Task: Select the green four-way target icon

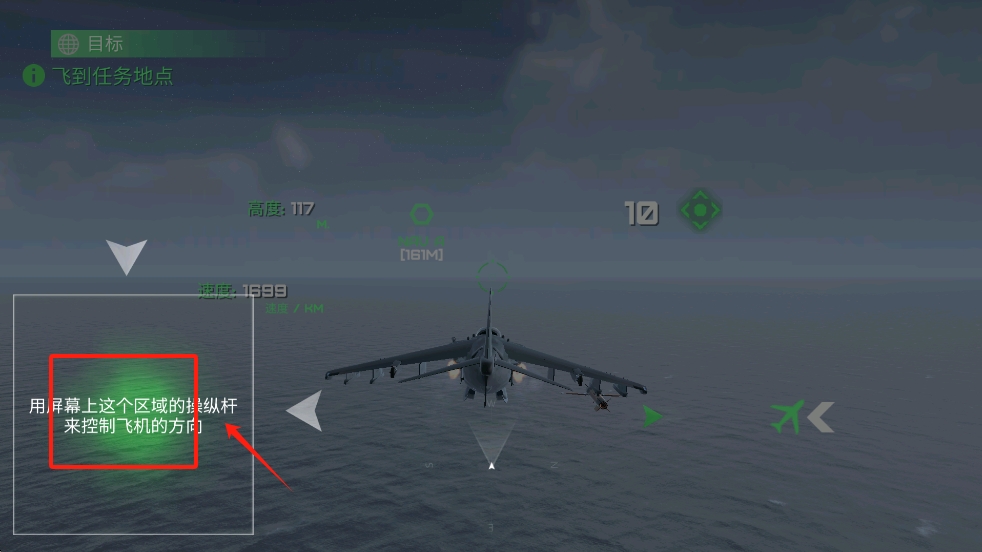Action: pos(700,211)
